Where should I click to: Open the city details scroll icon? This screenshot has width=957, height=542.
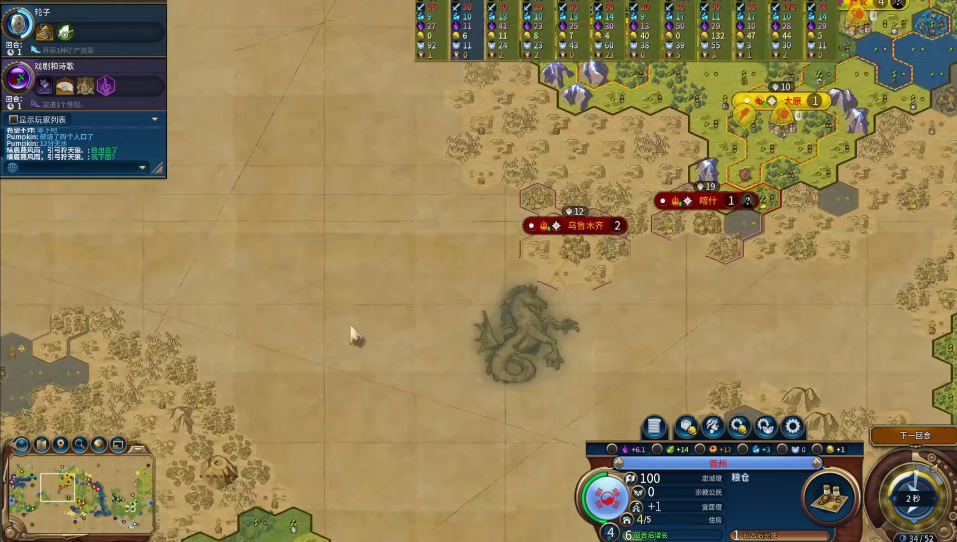(x=654, y=427)
